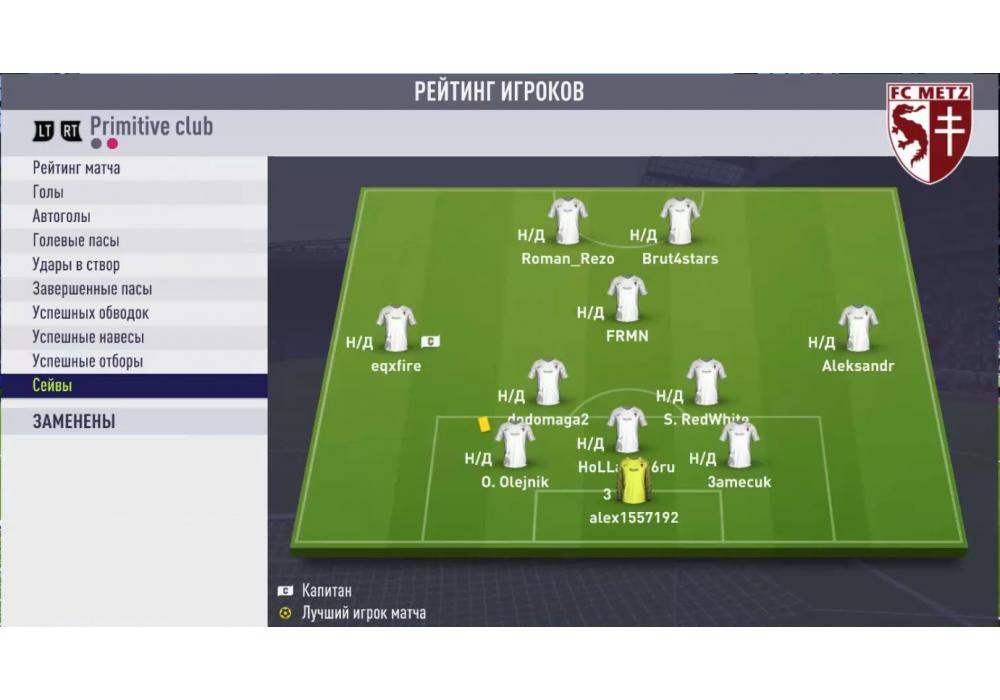Image resolution: width=1000 pixels, height=700 pixels.
Task: Select player Aleksandr on the wing
Action: click(x=858, y=329)
